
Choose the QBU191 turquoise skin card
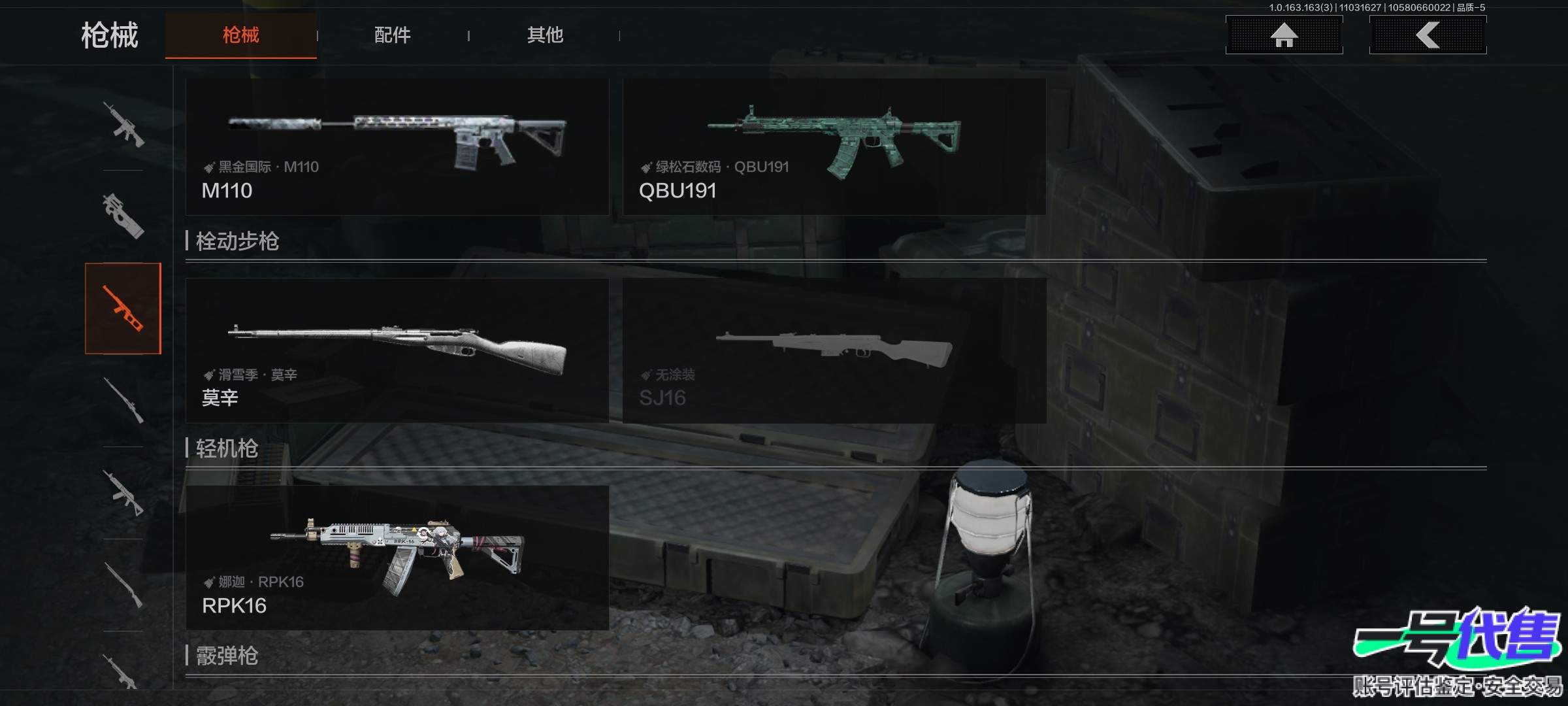point(834,147)
